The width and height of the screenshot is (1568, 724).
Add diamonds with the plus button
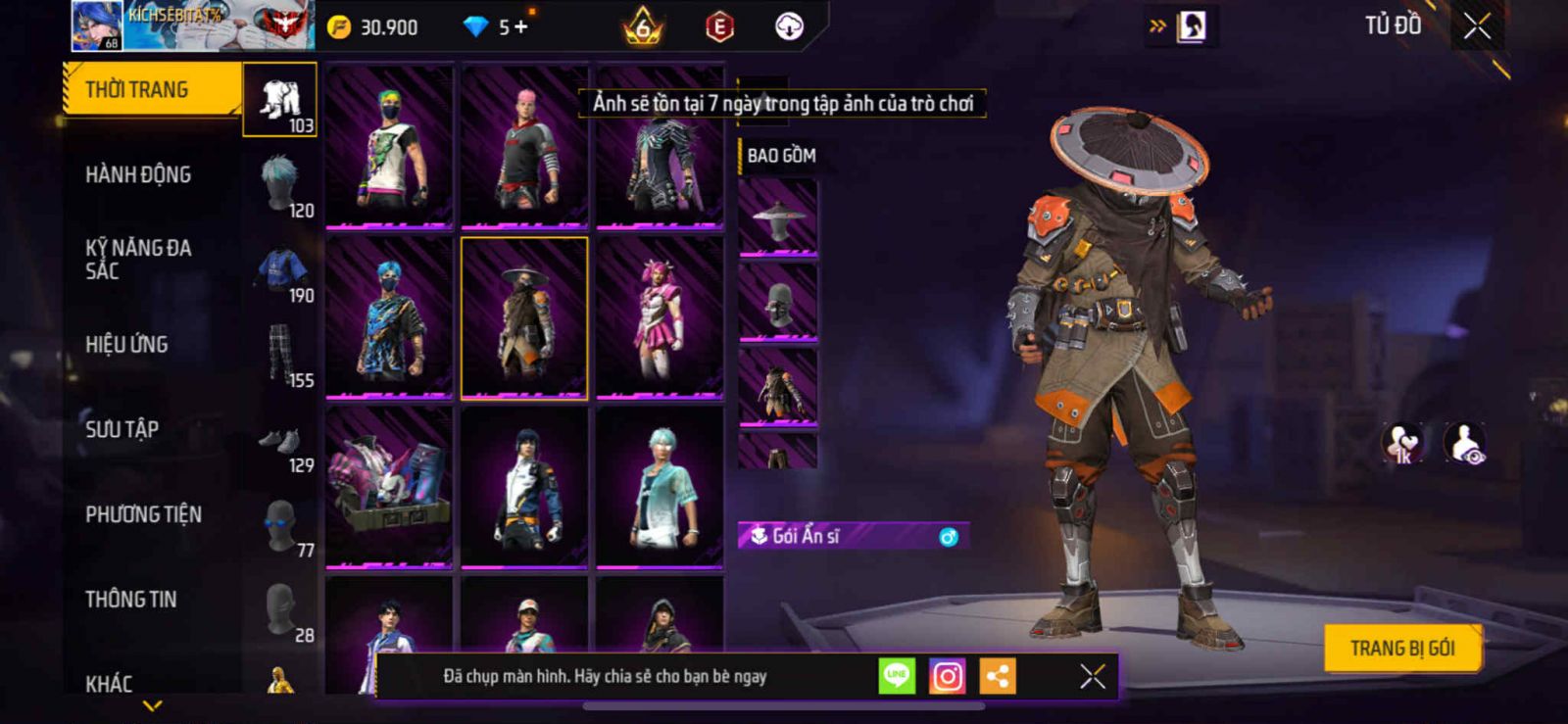(x=520, y=26)
